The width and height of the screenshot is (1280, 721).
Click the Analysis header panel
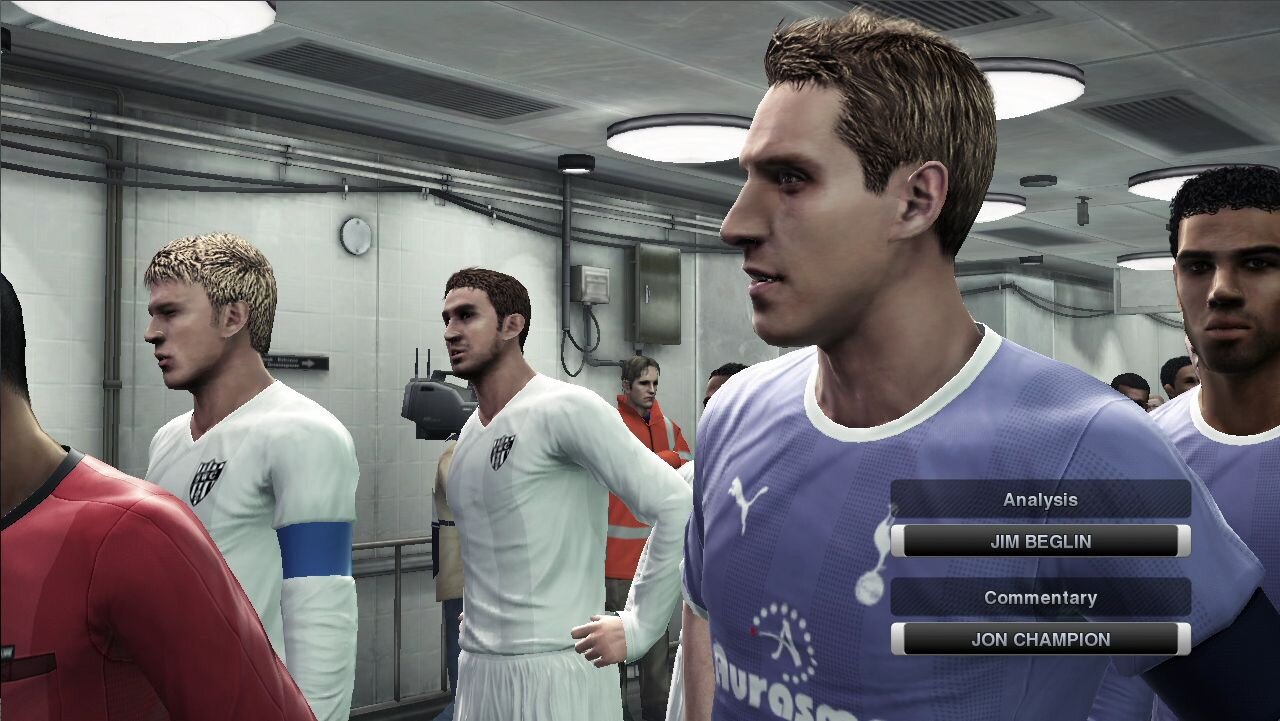point(1040,499)
